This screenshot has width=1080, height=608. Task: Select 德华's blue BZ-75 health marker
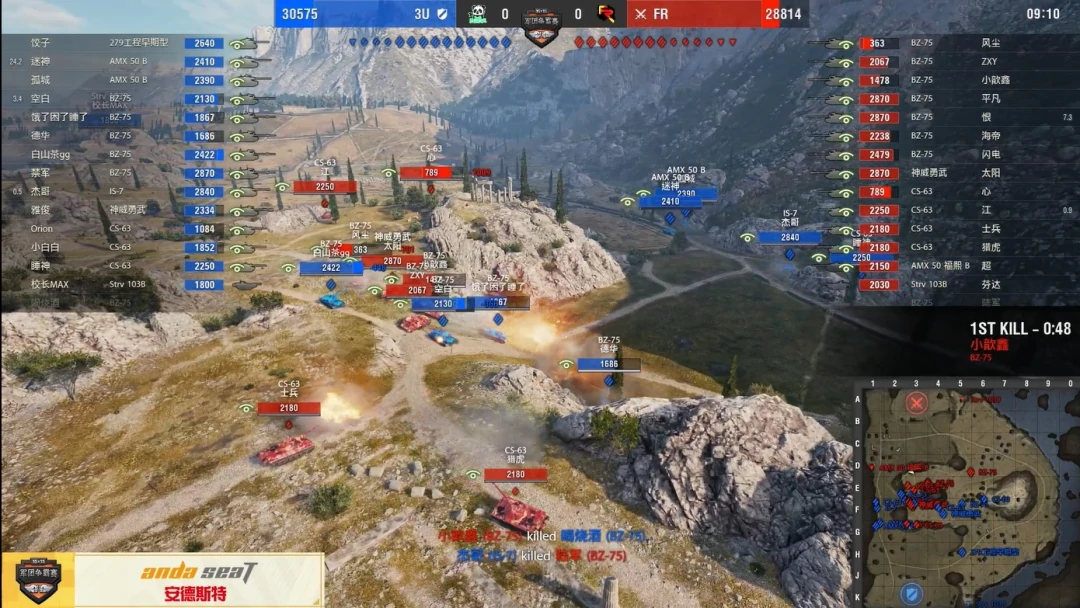[x=608, y=365]
